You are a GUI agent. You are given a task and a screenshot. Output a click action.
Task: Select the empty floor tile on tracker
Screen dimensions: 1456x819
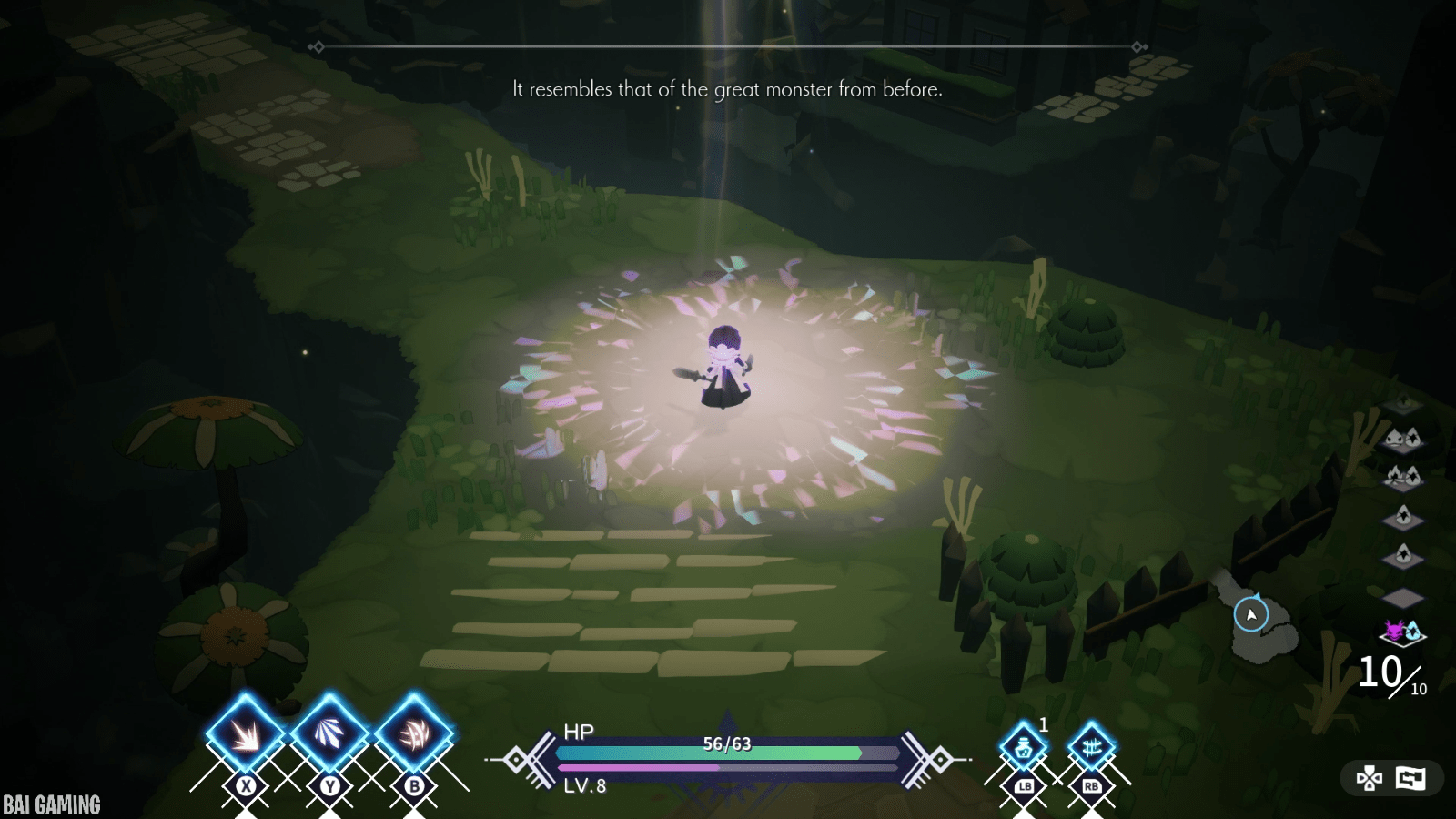(x=1402, y=597)
